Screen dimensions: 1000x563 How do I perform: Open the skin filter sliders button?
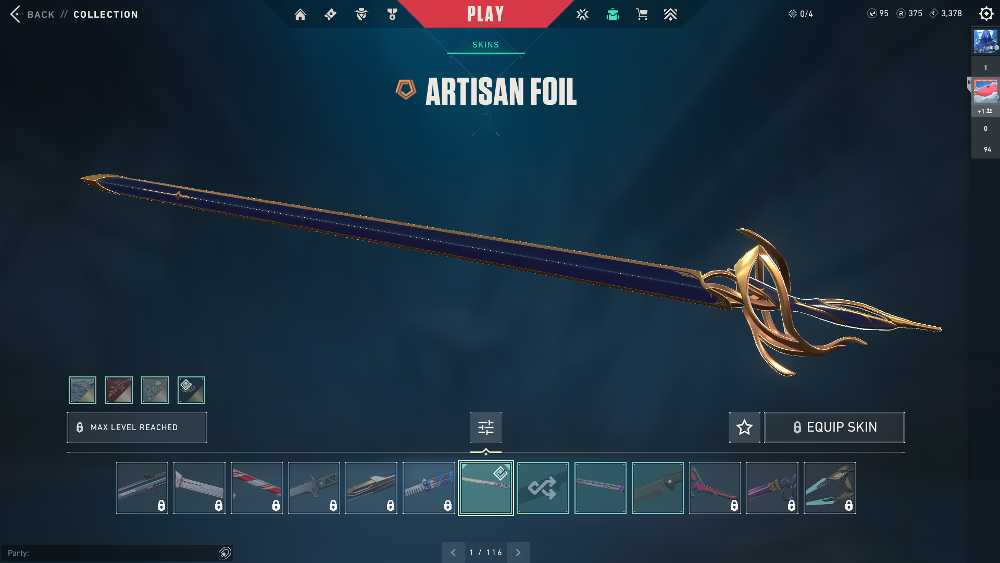(x=486, y=427)
